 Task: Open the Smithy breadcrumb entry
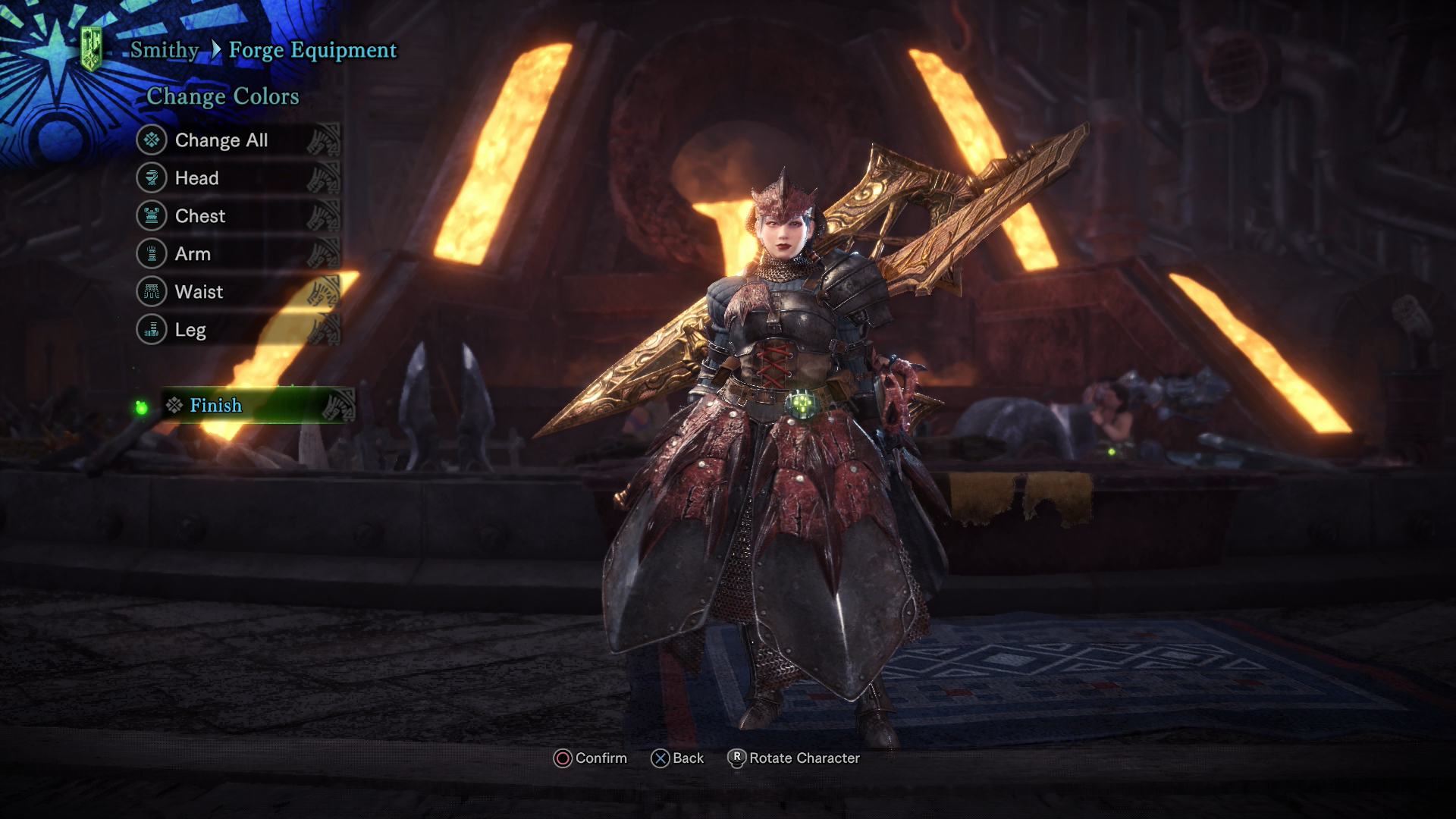pyautogui.click(x=164, y=50)
